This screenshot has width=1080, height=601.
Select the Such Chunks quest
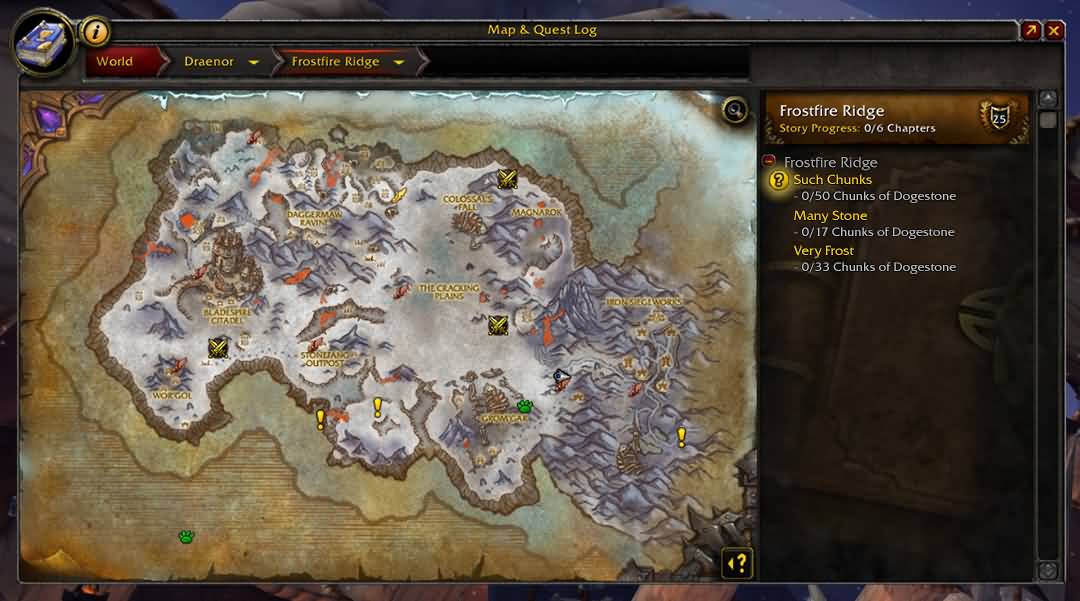(x=832, y=180)
